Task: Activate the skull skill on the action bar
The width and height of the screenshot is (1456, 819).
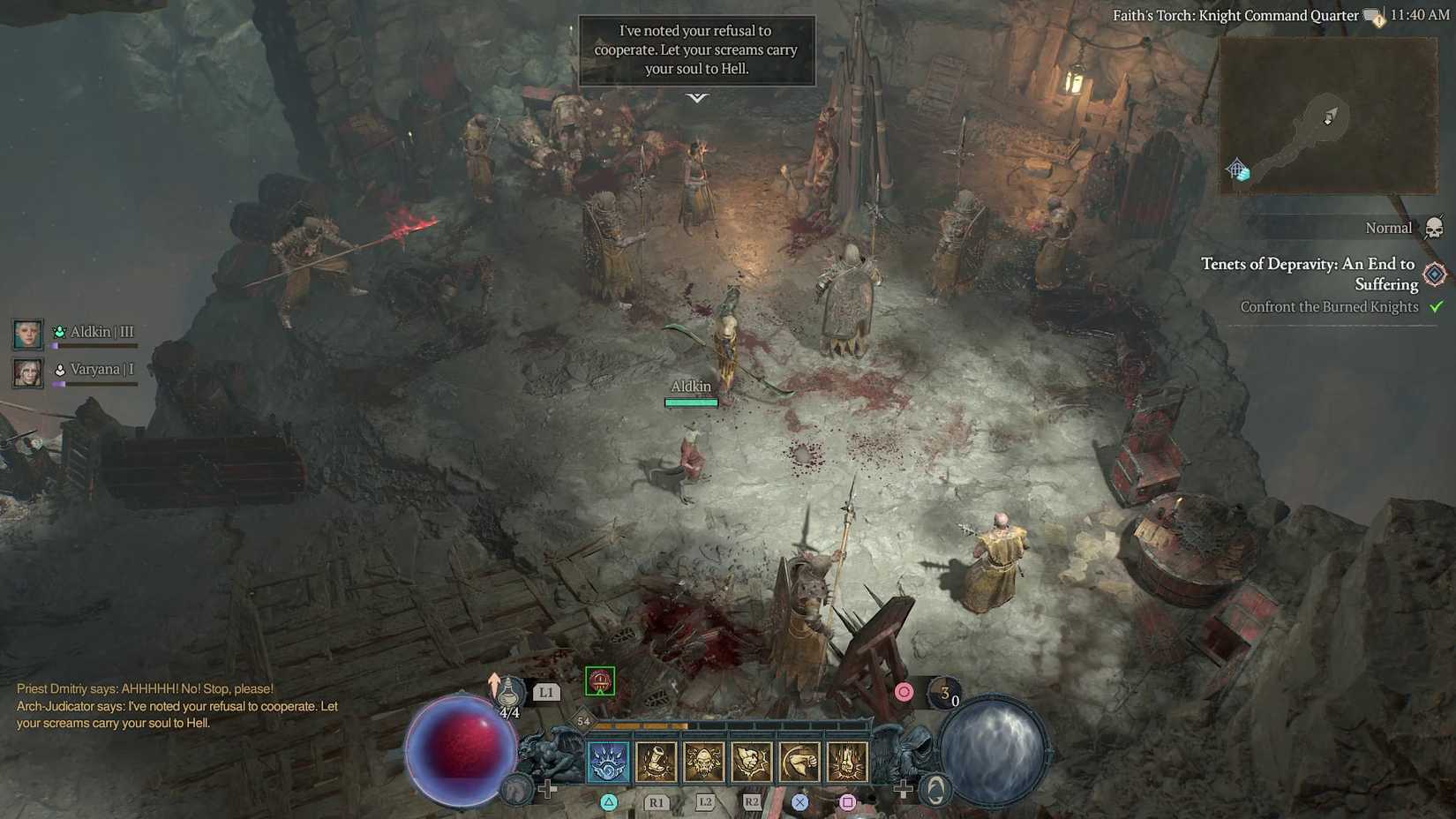Action: (x=706, y=763)
